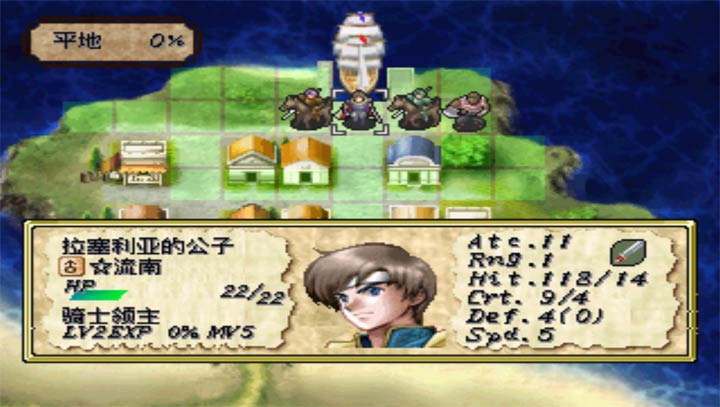Select the lord unit inside the bracket cursor
720x407 pixels.
pyautogui.click(x=357, y=110)
